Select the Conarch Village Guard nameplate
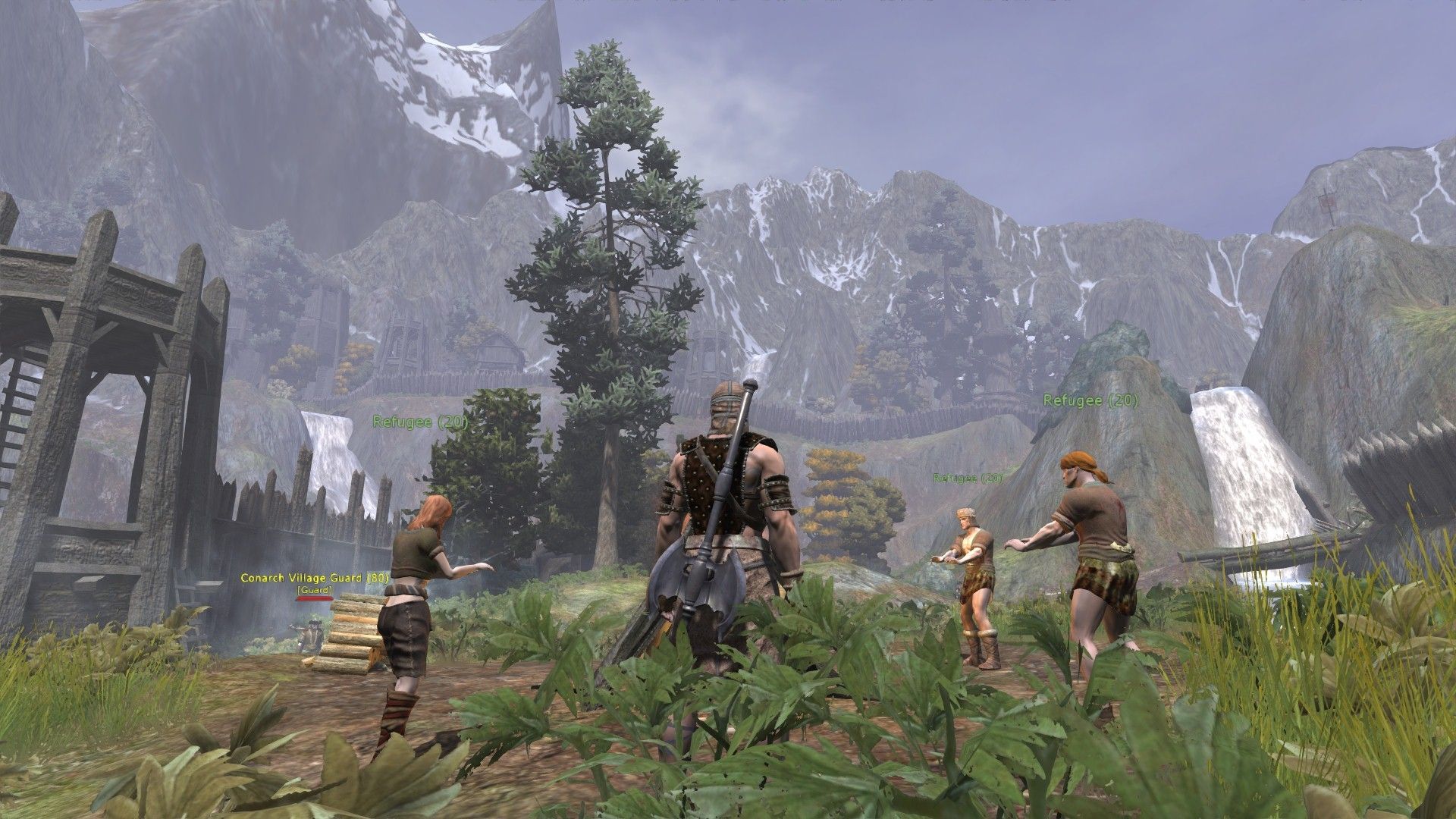The height and width of the screenshot is (819, 1456). 315,578
